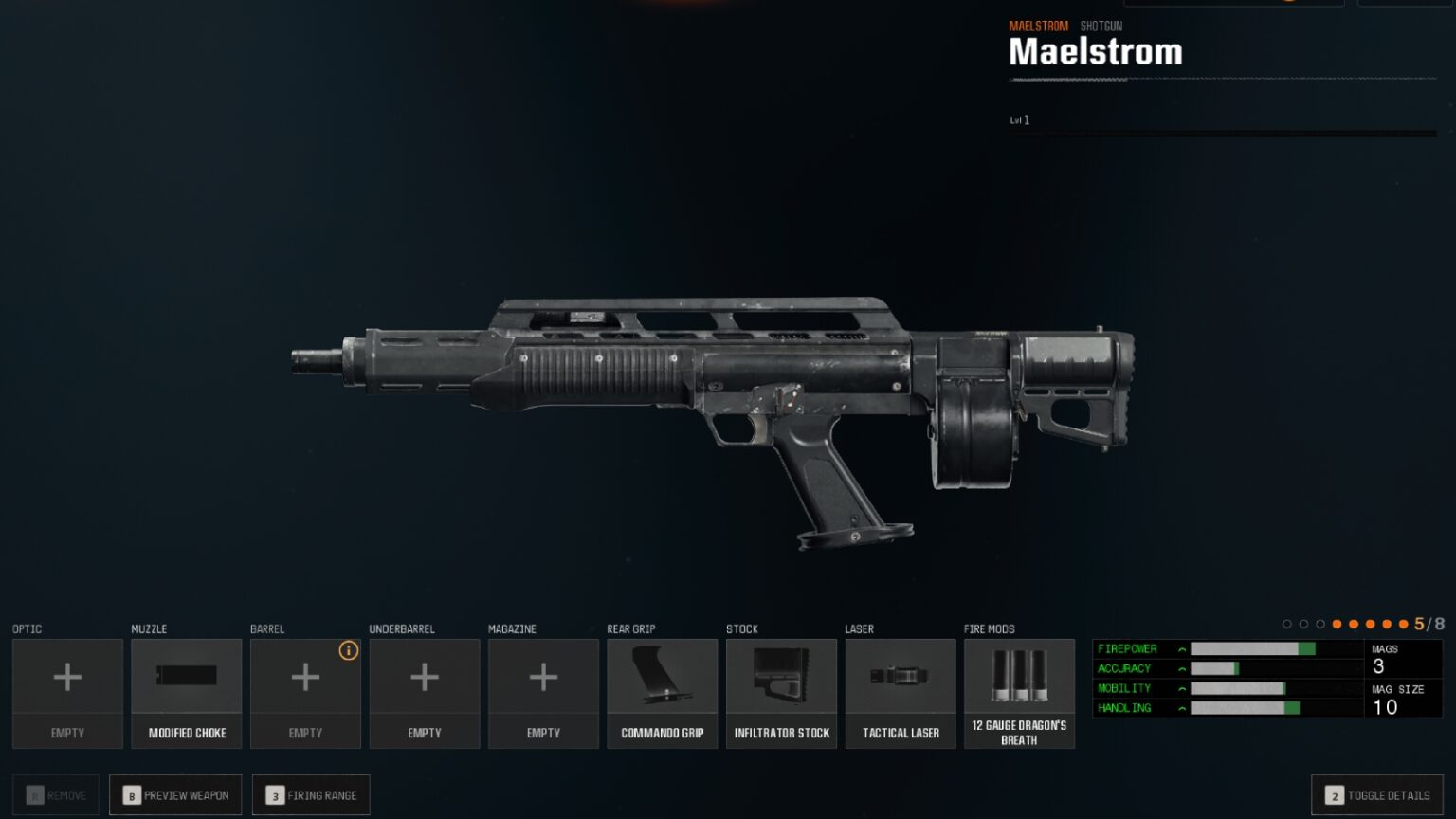Expand the Accuracy stat details
Screen dimensions: 1456x819
coord(1181,668)
